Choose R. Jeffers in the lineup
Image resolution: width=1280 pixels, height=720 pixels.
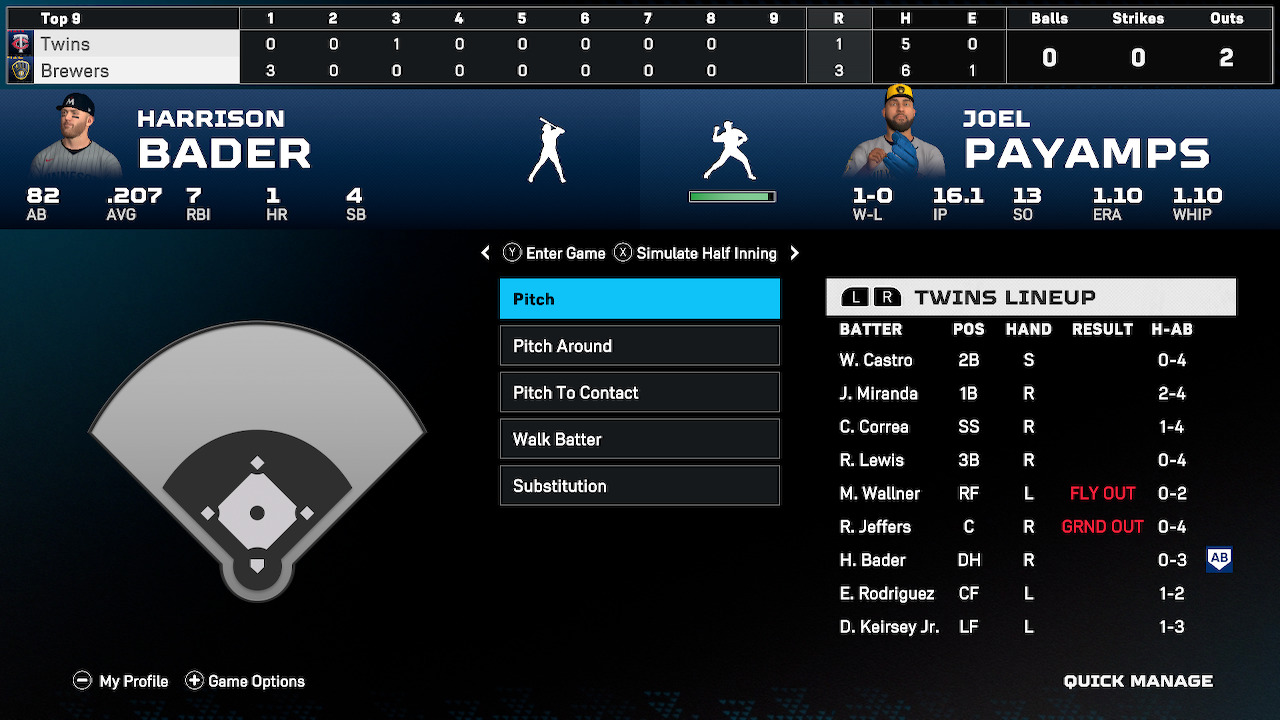[x=875, y=527]
